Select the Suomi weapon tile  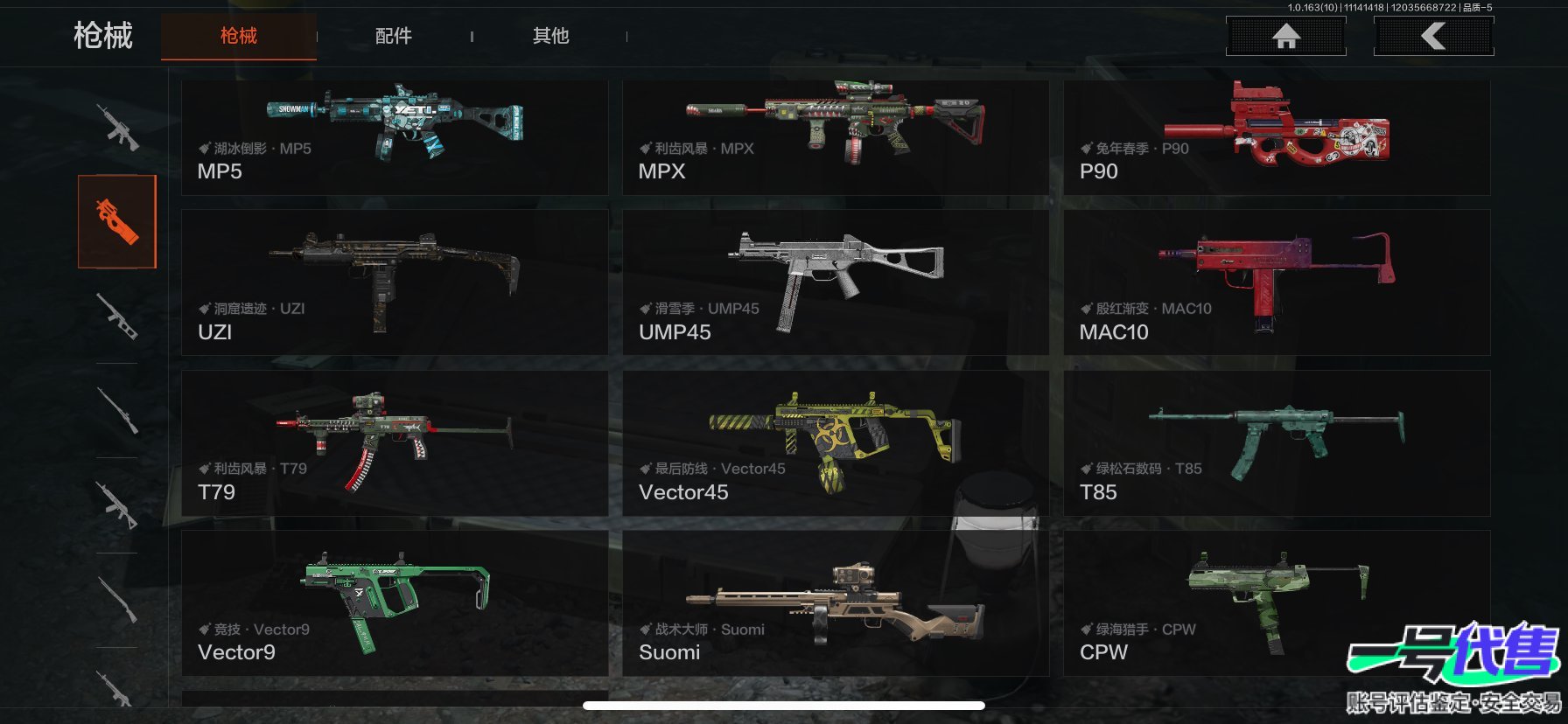(x=835, y=602)
